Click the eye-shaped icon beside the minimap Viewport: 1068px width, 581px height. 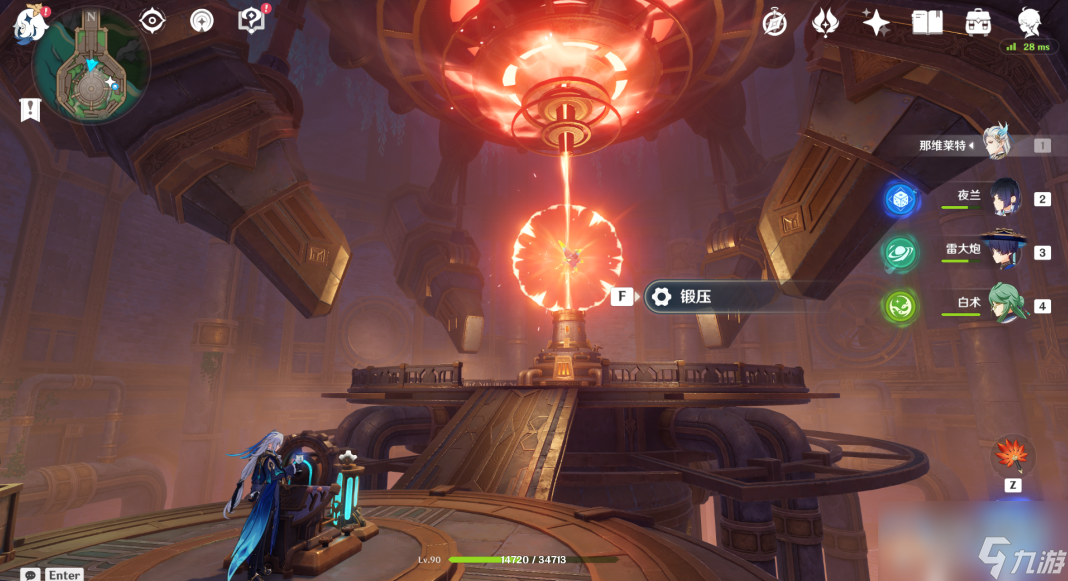pyautogui.click(x=152, y=20)
